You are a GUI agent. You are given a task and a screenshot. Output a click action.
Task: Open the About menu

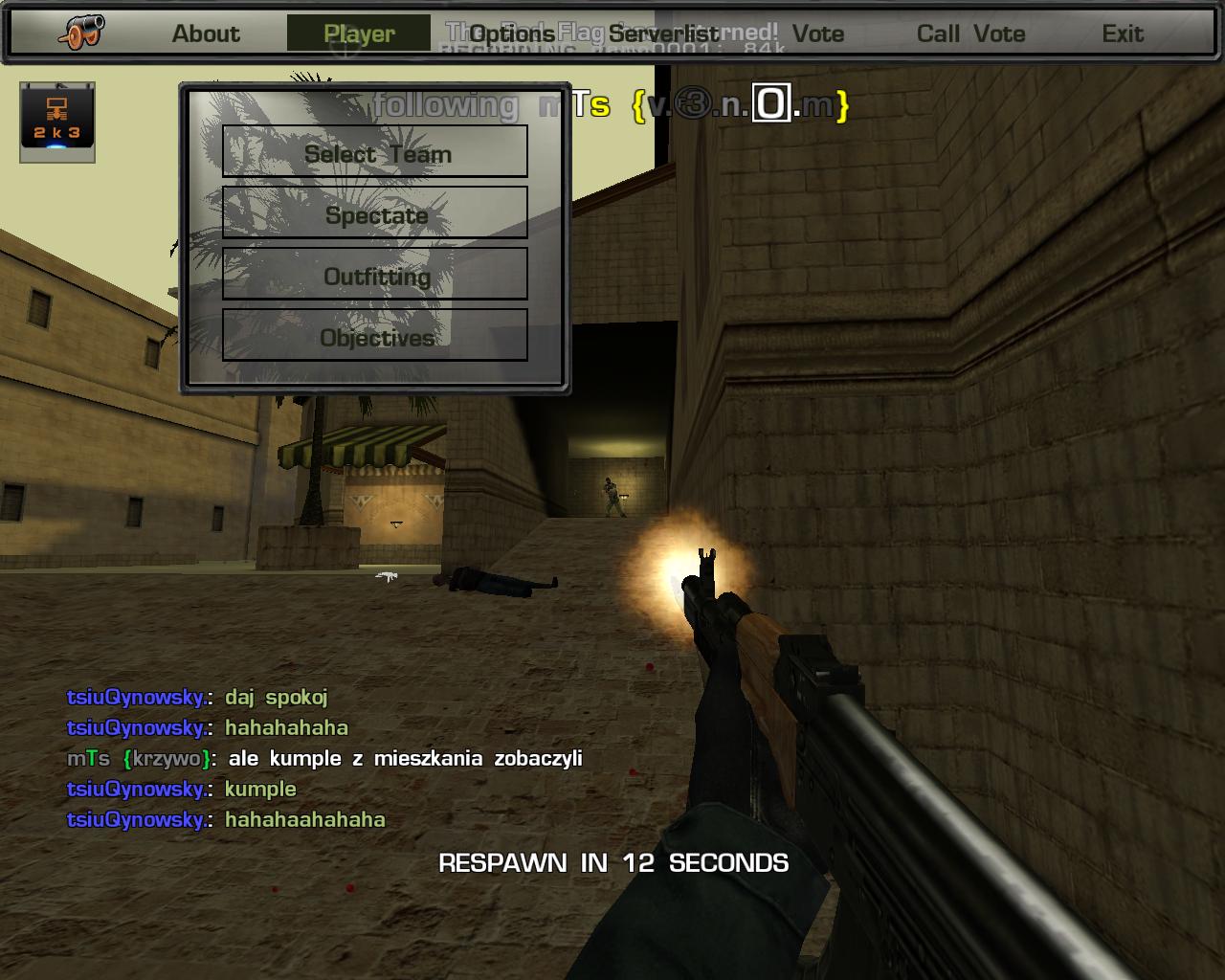206,33
